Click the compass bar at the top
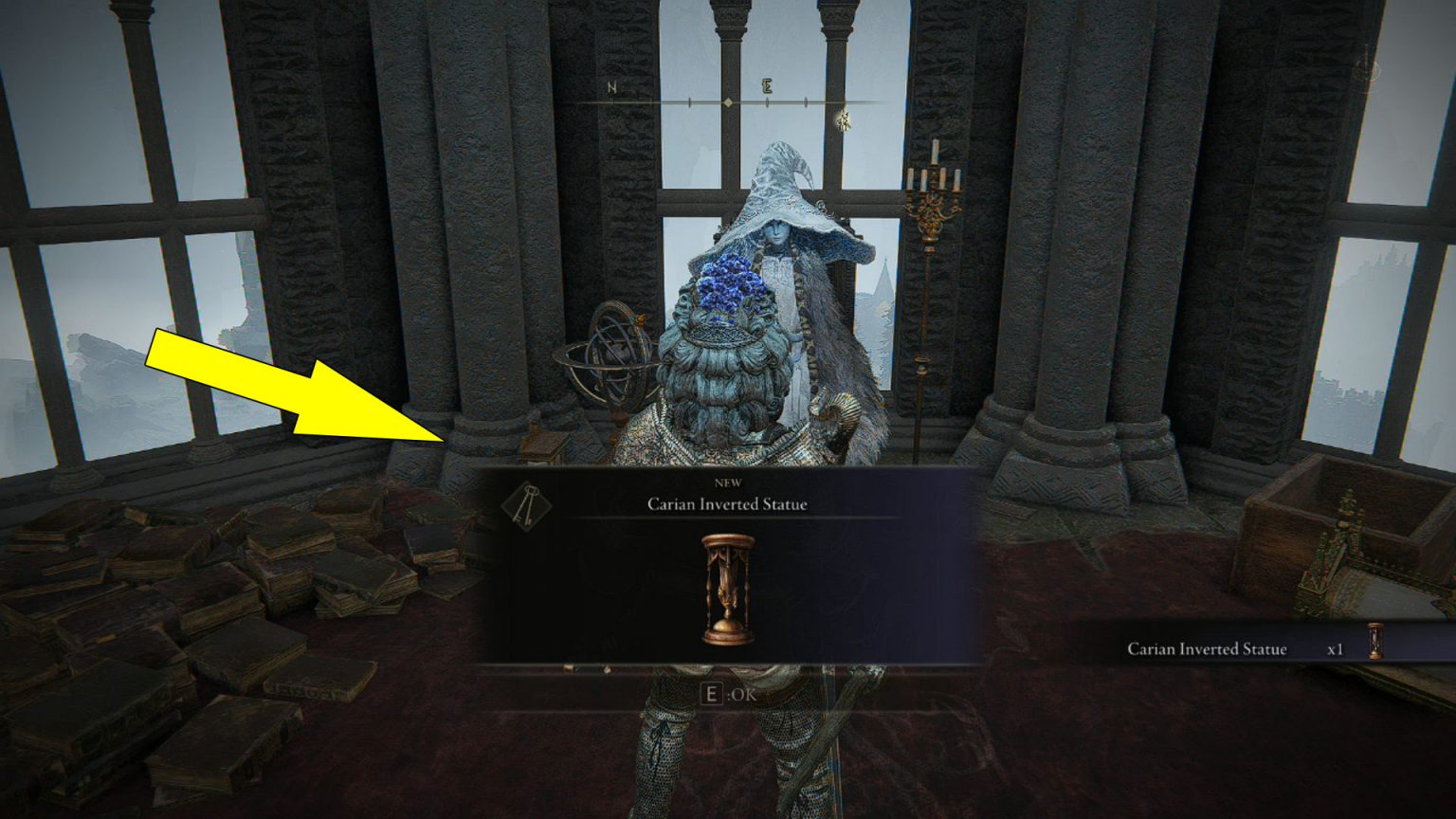Image resolution: width=1456 pixels, height=819 pixels. 728,98
